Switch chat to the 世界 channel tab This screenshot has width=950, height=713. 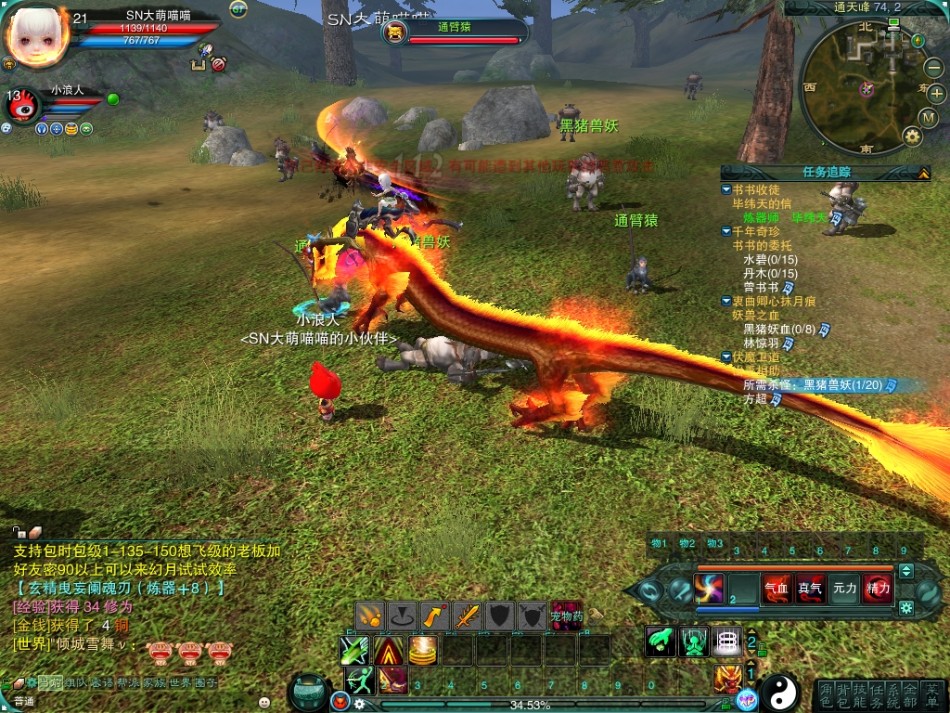178,683
